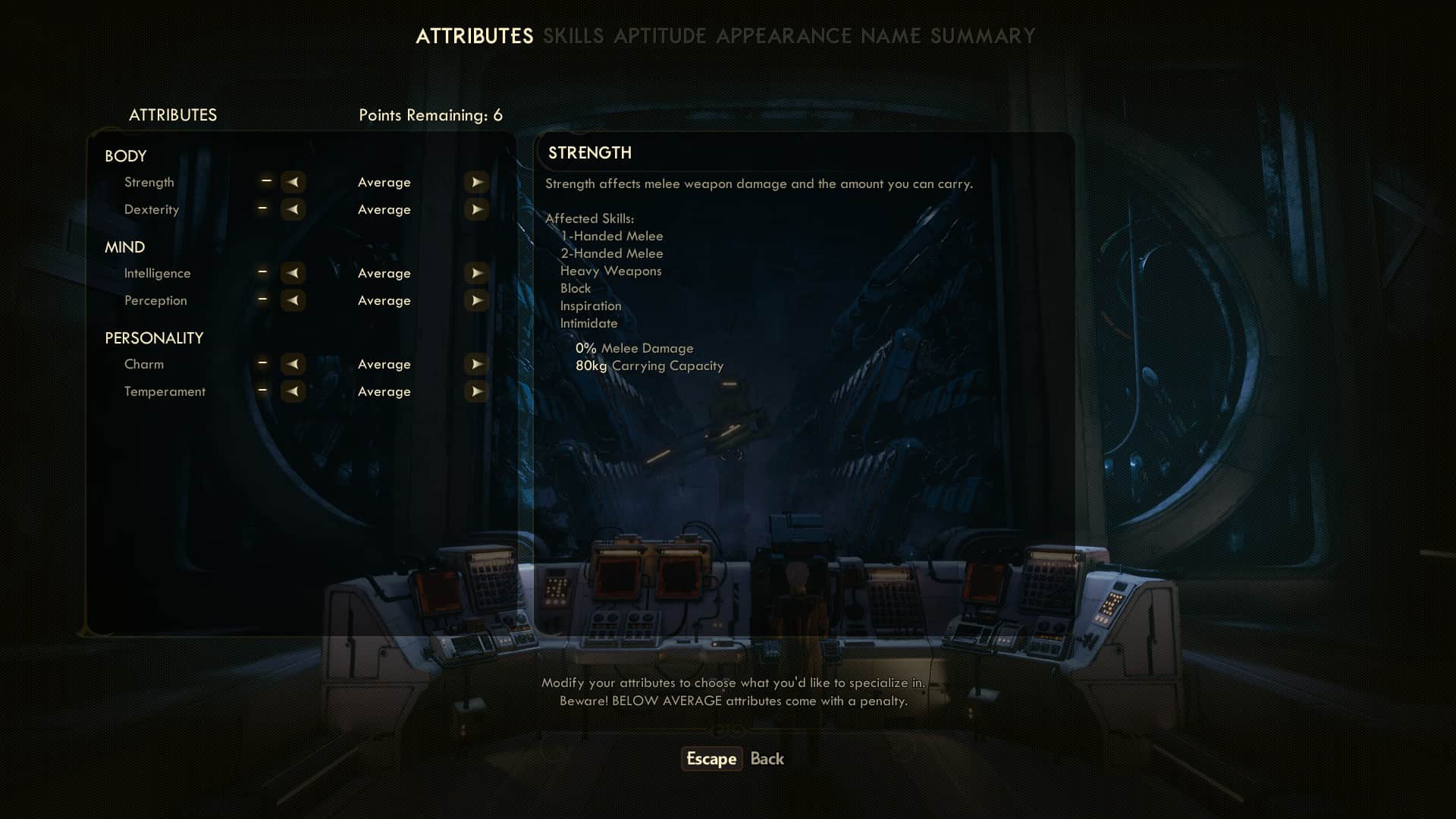1456x819 pixels.
Task: Decrease Charm with the left arrow
Action: pos(293,364)
